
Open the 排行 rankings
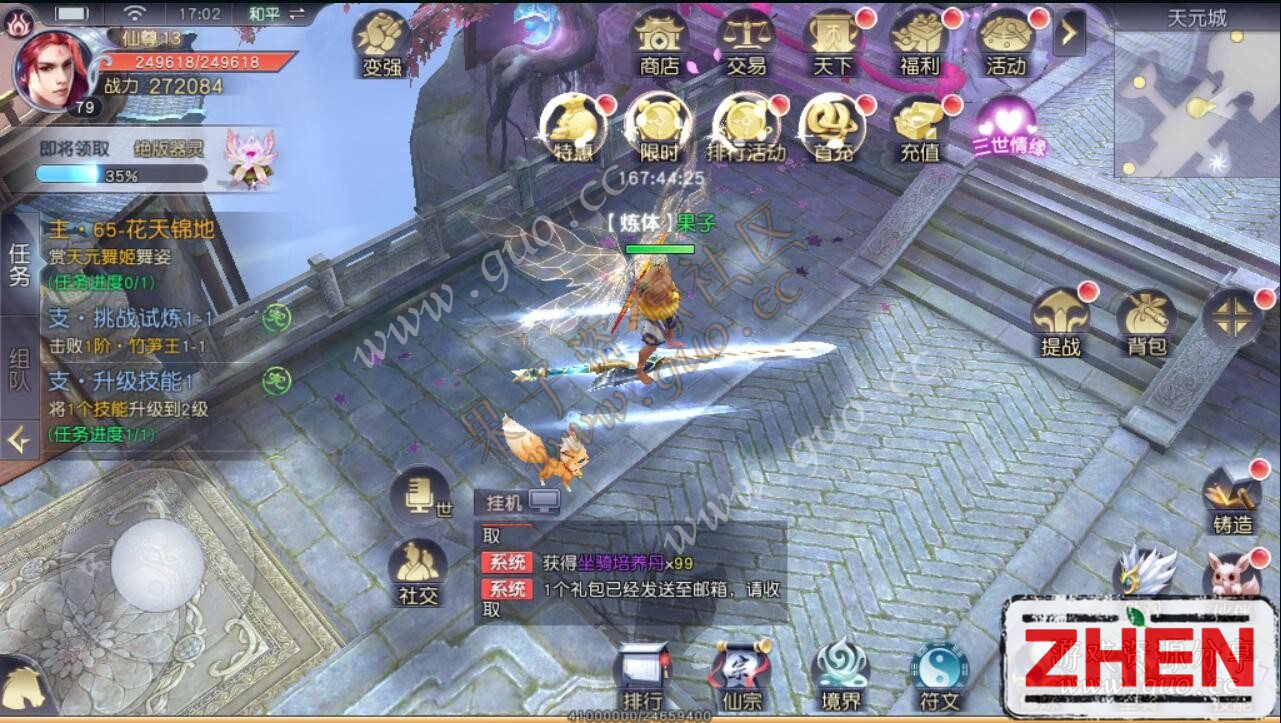642,677
